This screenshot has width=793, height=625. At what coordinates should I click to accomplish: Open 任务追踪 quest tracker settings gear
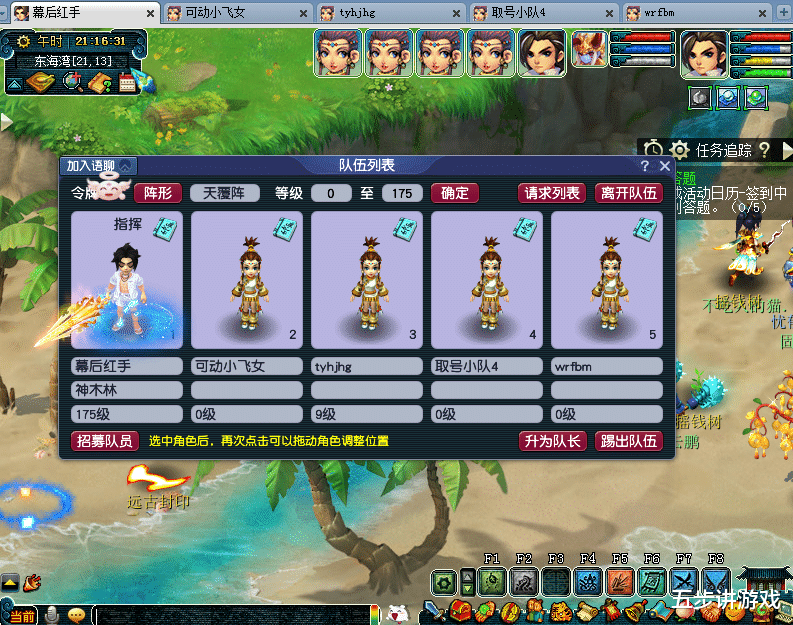point(680,150)
